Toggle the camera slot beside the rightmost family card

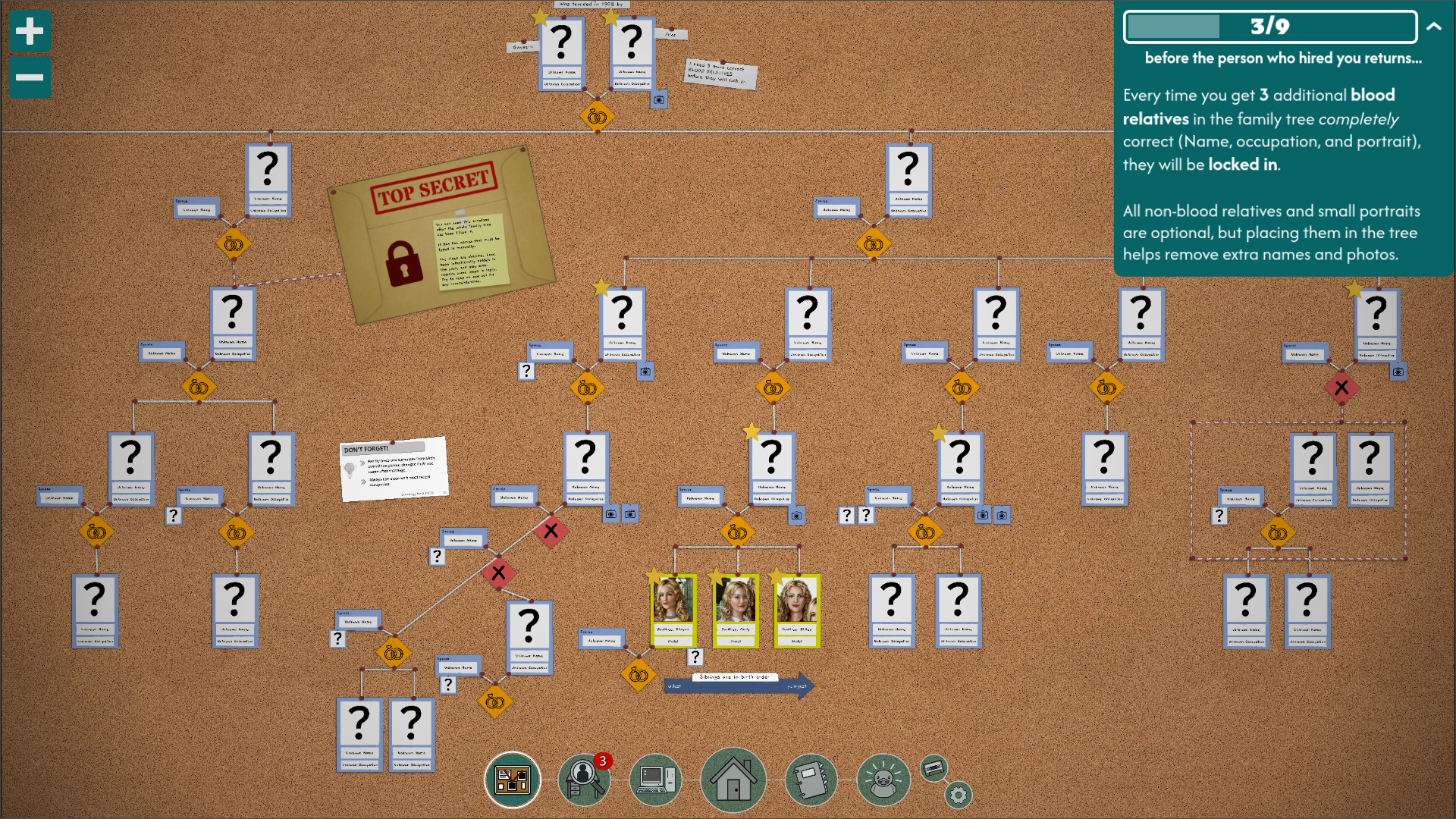tap(1399, 372)
